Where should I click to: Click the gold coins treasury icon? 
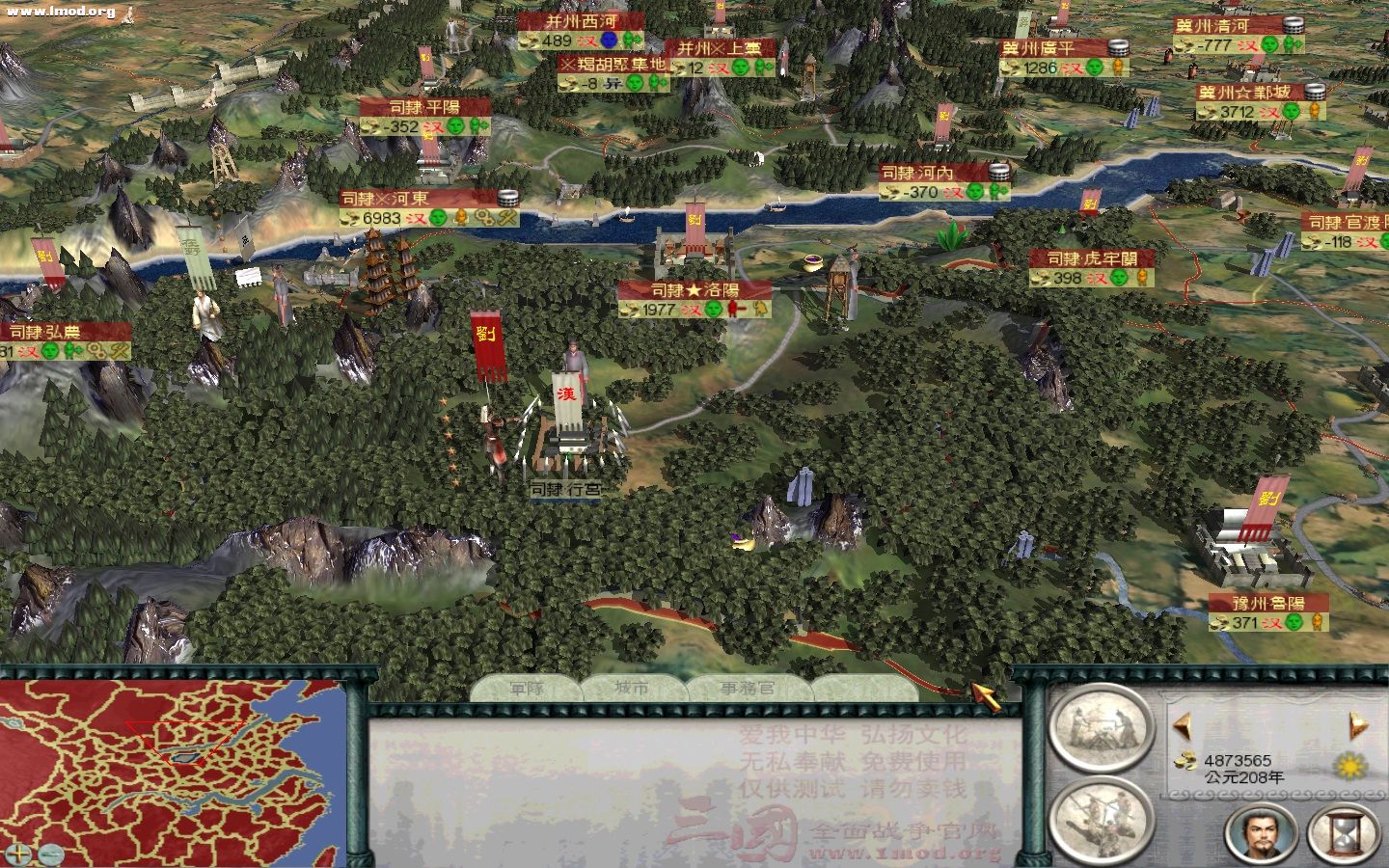1185,759
